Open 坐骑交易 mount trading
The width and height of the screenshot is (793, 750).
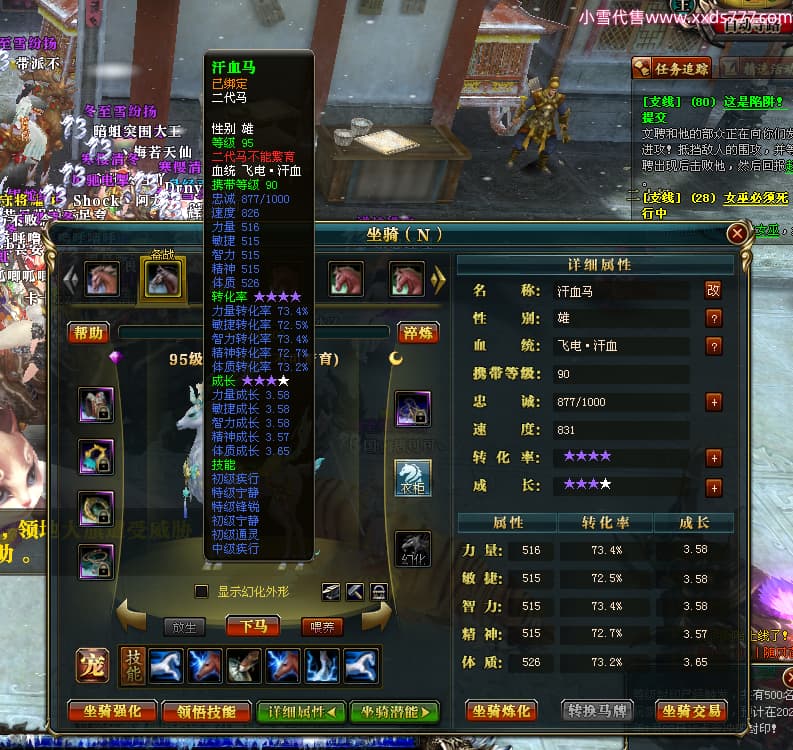pos(691,712)
